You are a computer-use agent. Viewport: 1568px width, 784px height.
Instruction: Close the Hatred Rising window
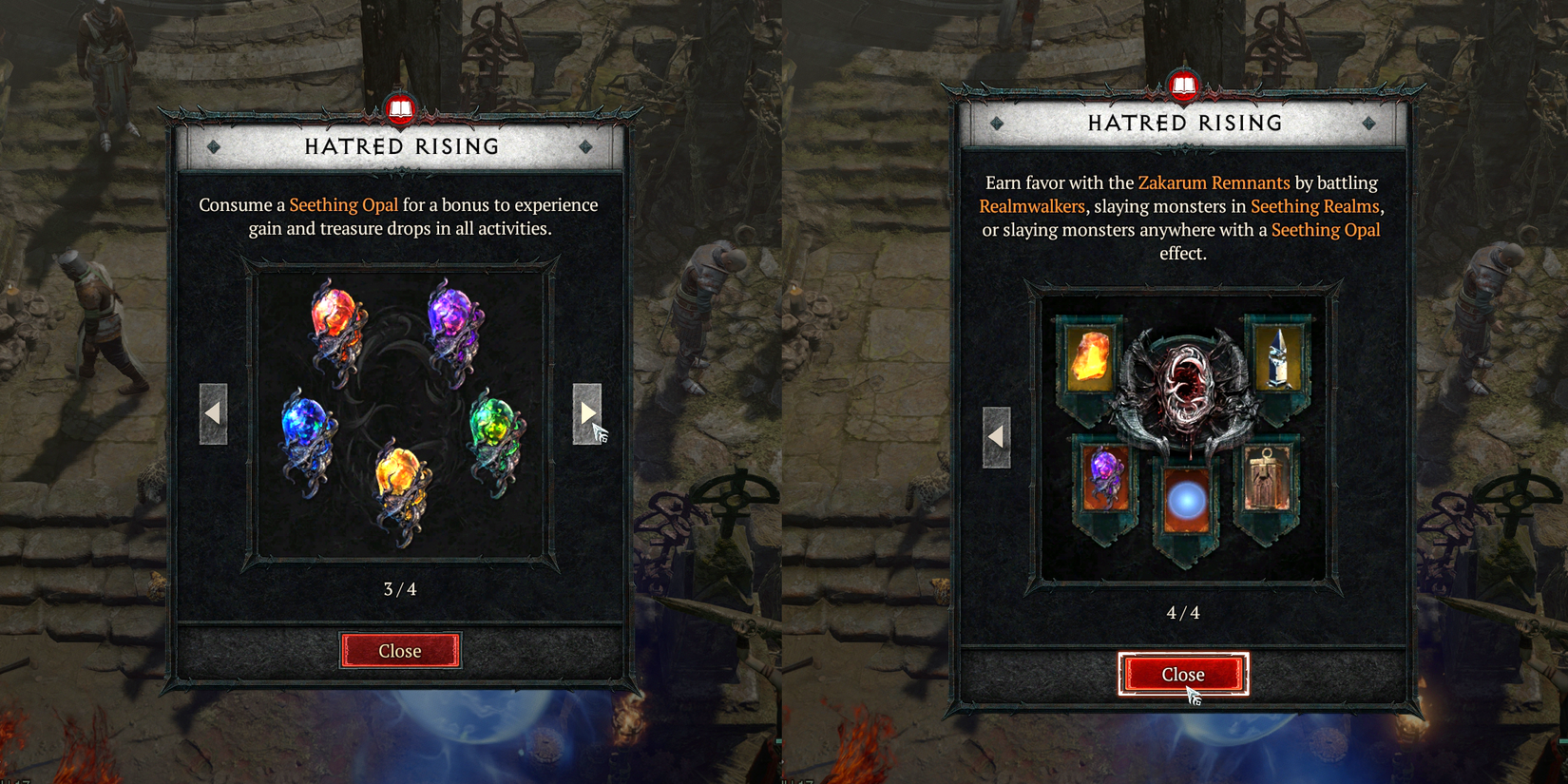(1183, 674)
